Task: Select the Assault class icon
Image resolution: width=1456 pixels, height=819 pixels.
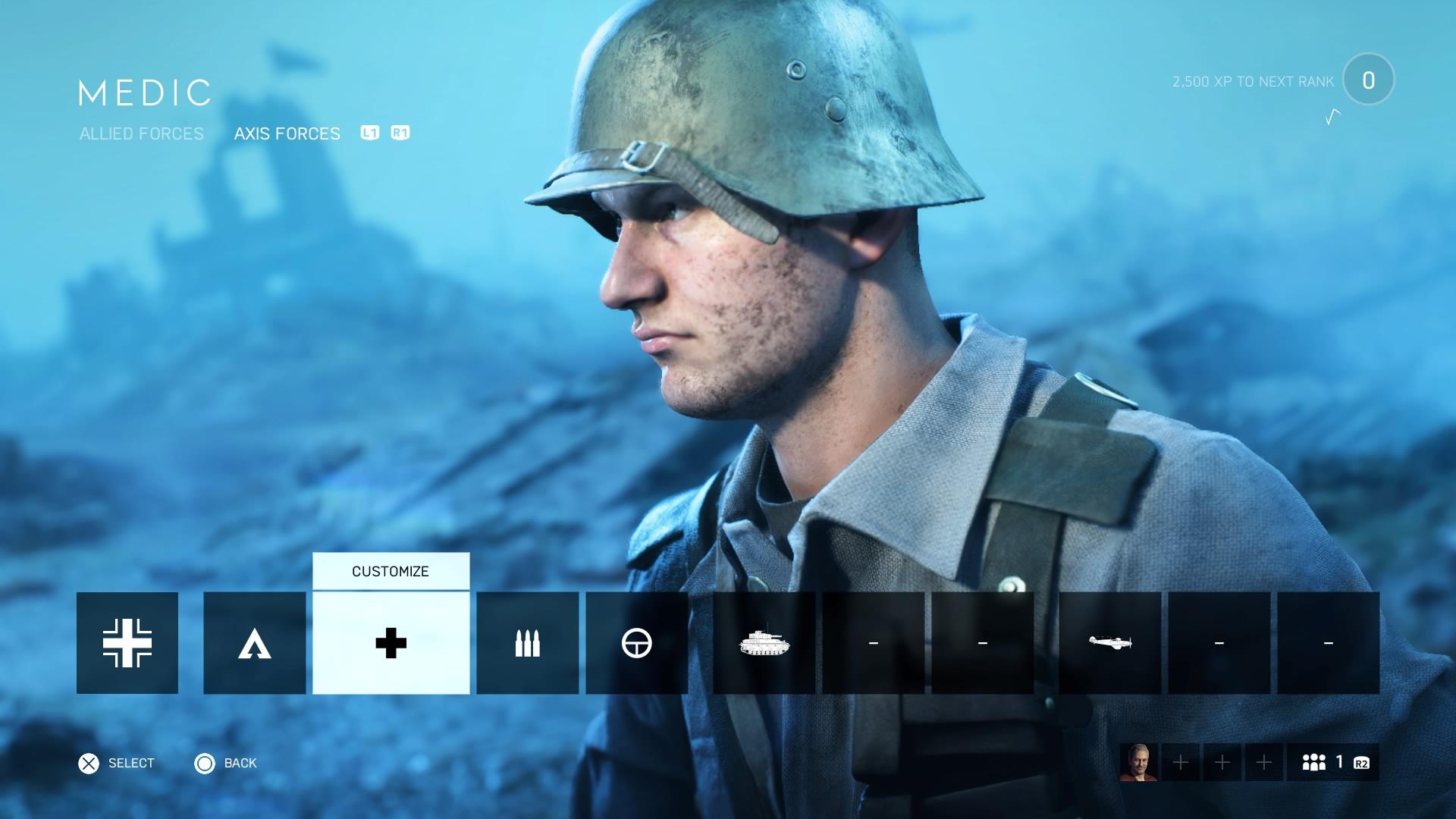Action: [x=254, y=643]
